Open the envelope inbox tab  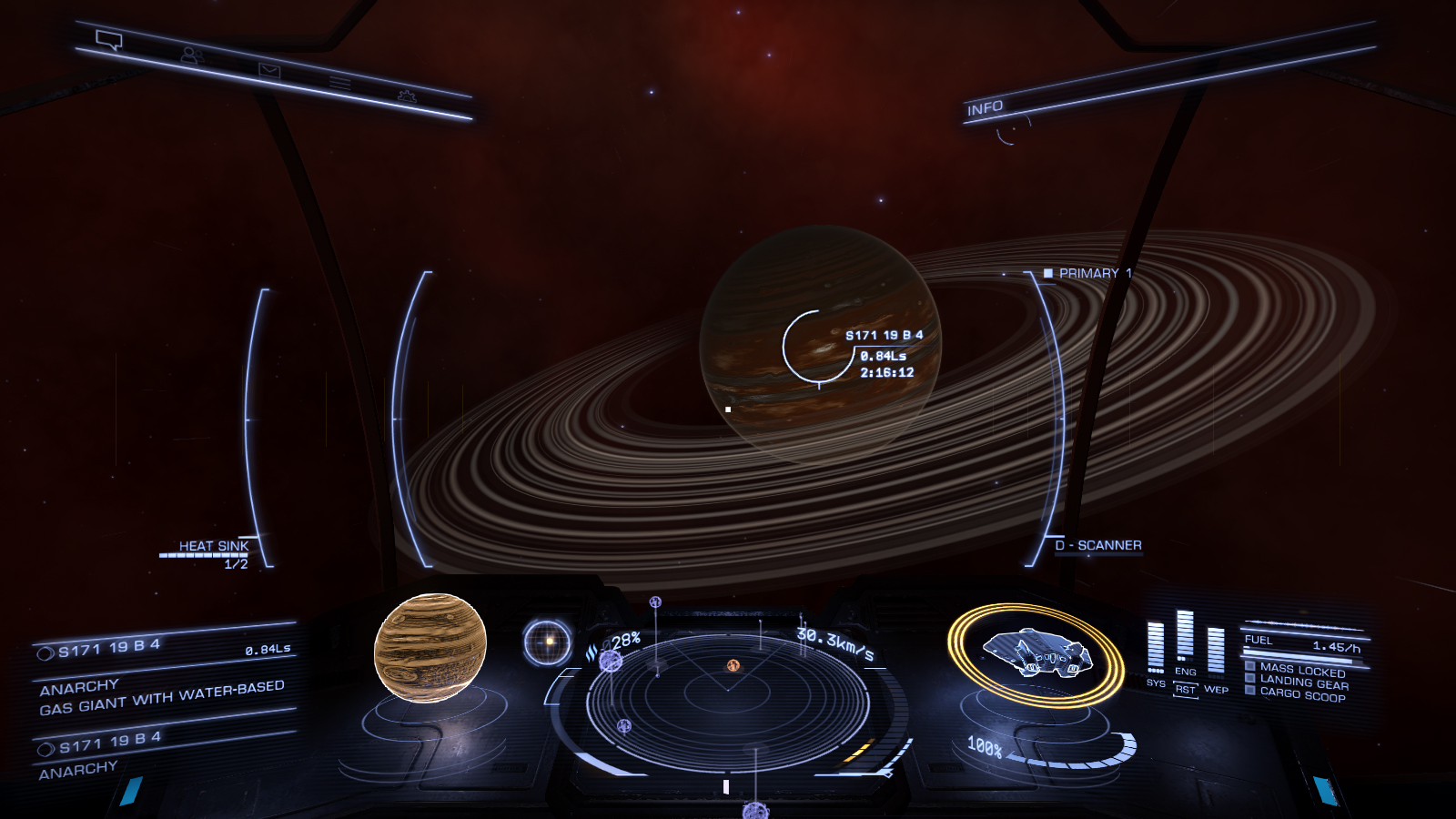tap(269, 70)
